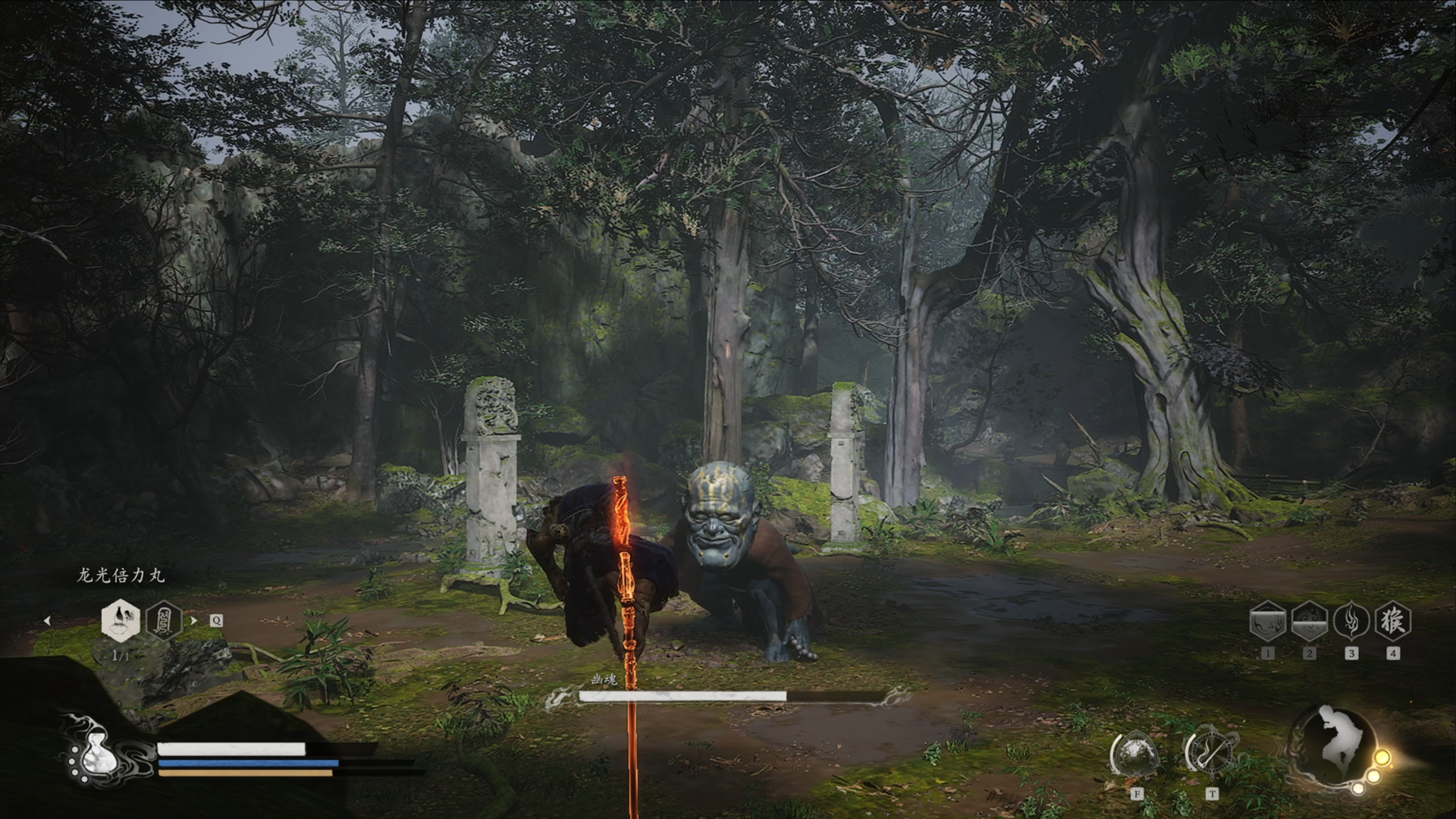The image size is (1456, 819).
Task: Use the 猴 transformation spell icon
Action: [x=1392, y=621]
